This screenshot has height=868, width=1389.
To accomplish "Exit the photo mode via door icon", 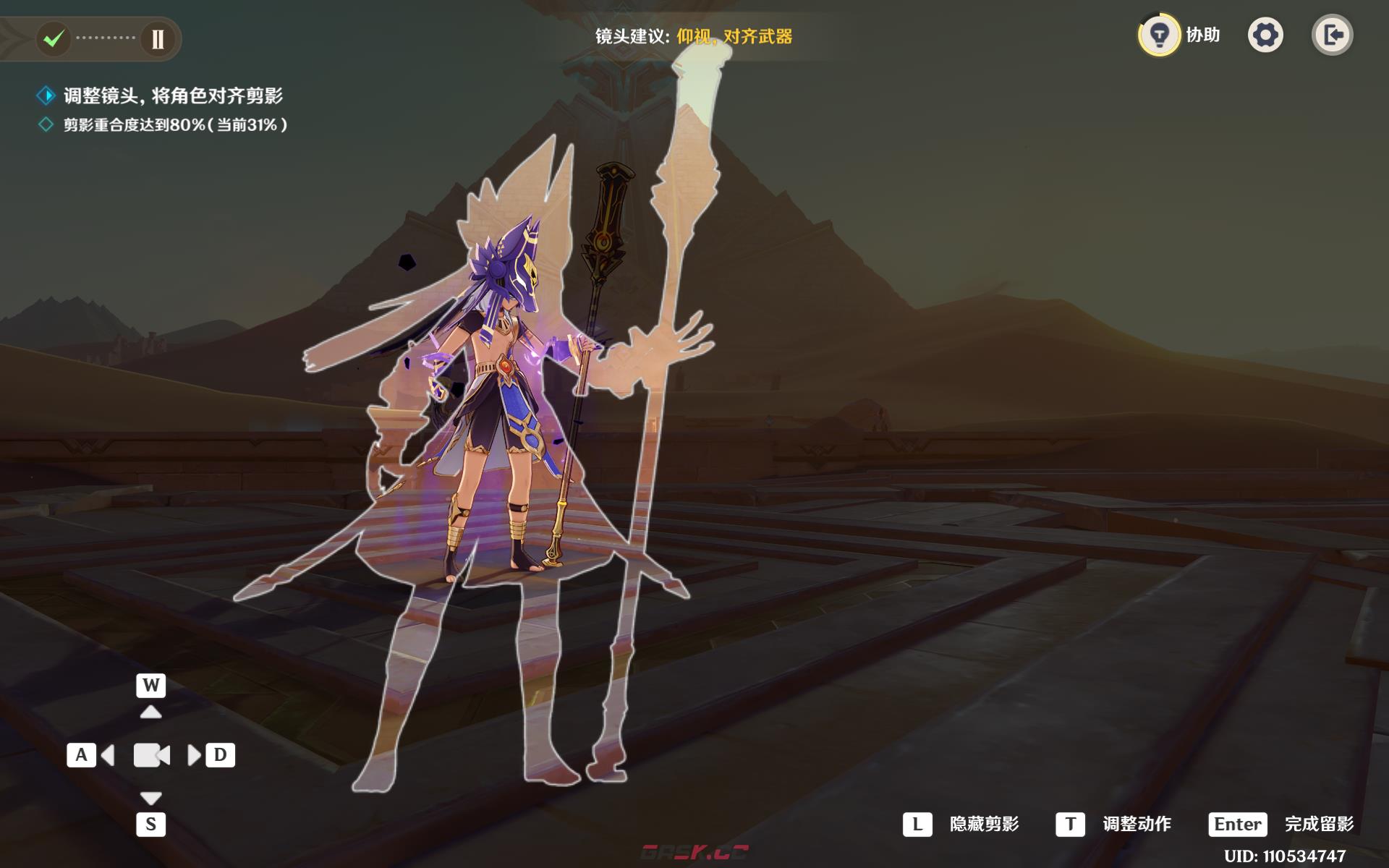I will (x=1332, y=35).
